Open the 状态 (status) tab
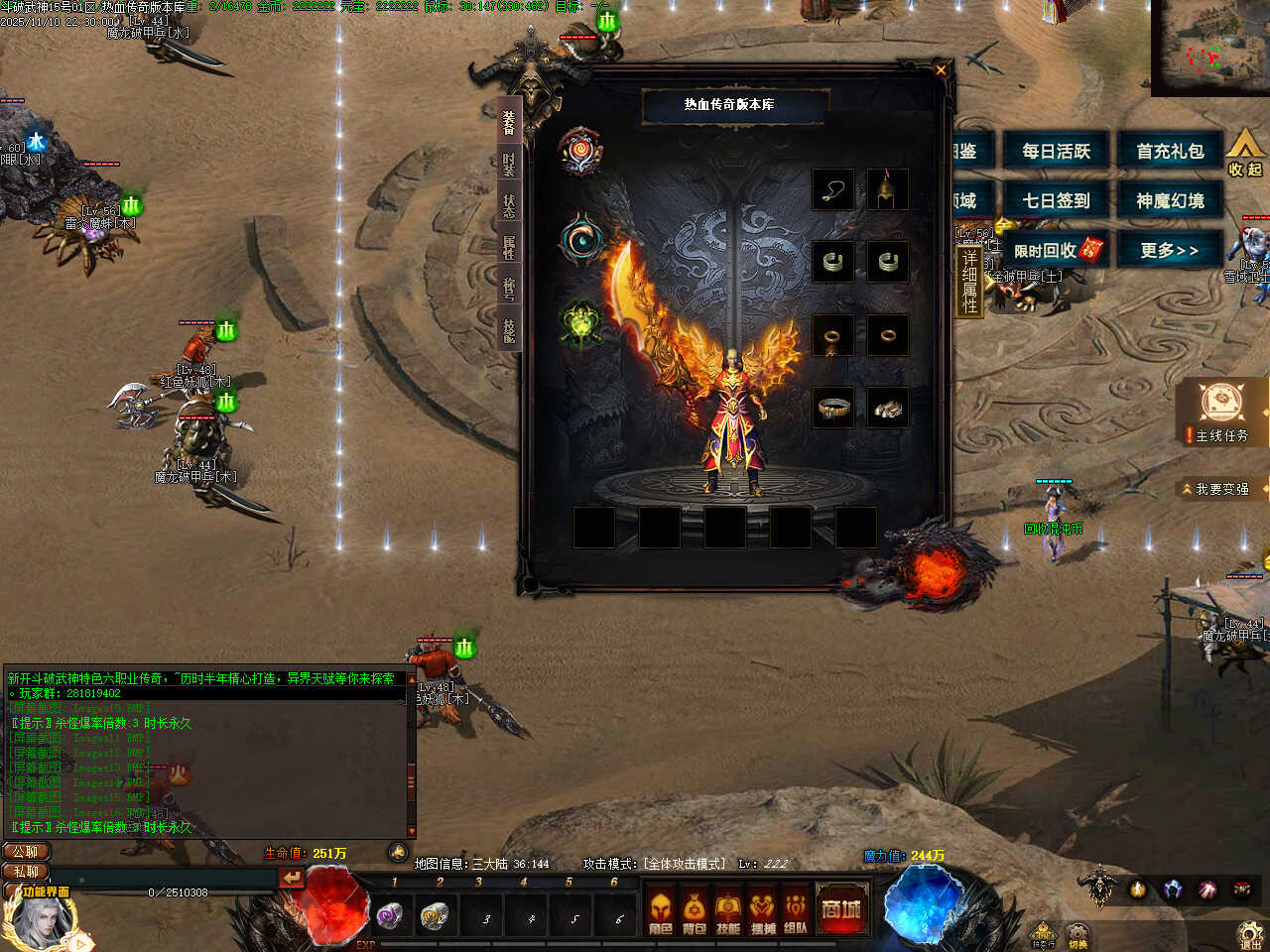The height and width of the screenshot is (952, 1270). (x=509, y=204)
